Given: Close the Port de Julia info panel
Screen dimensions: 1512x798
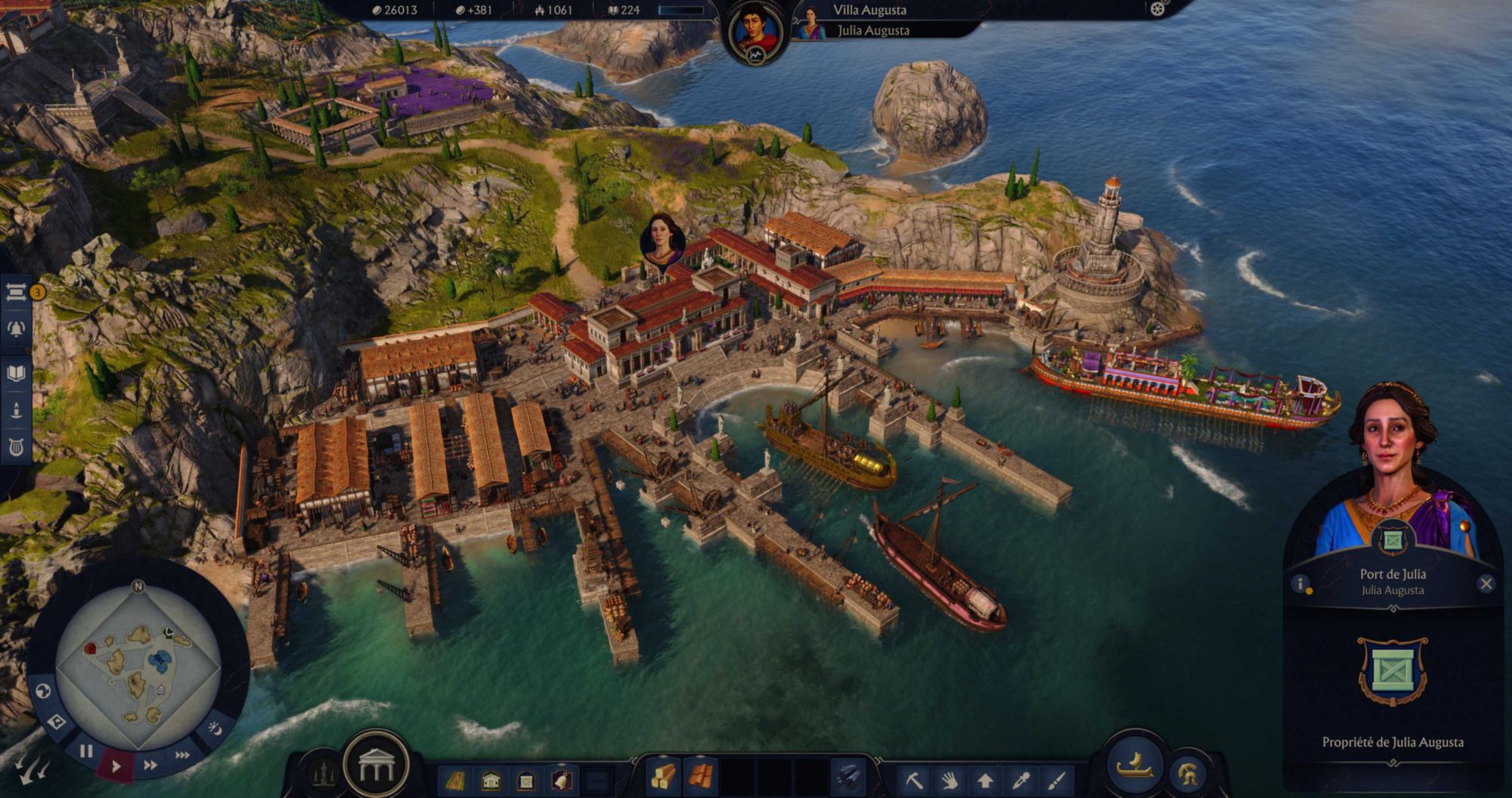Looking at the screenshot, I should [1486, 584].
